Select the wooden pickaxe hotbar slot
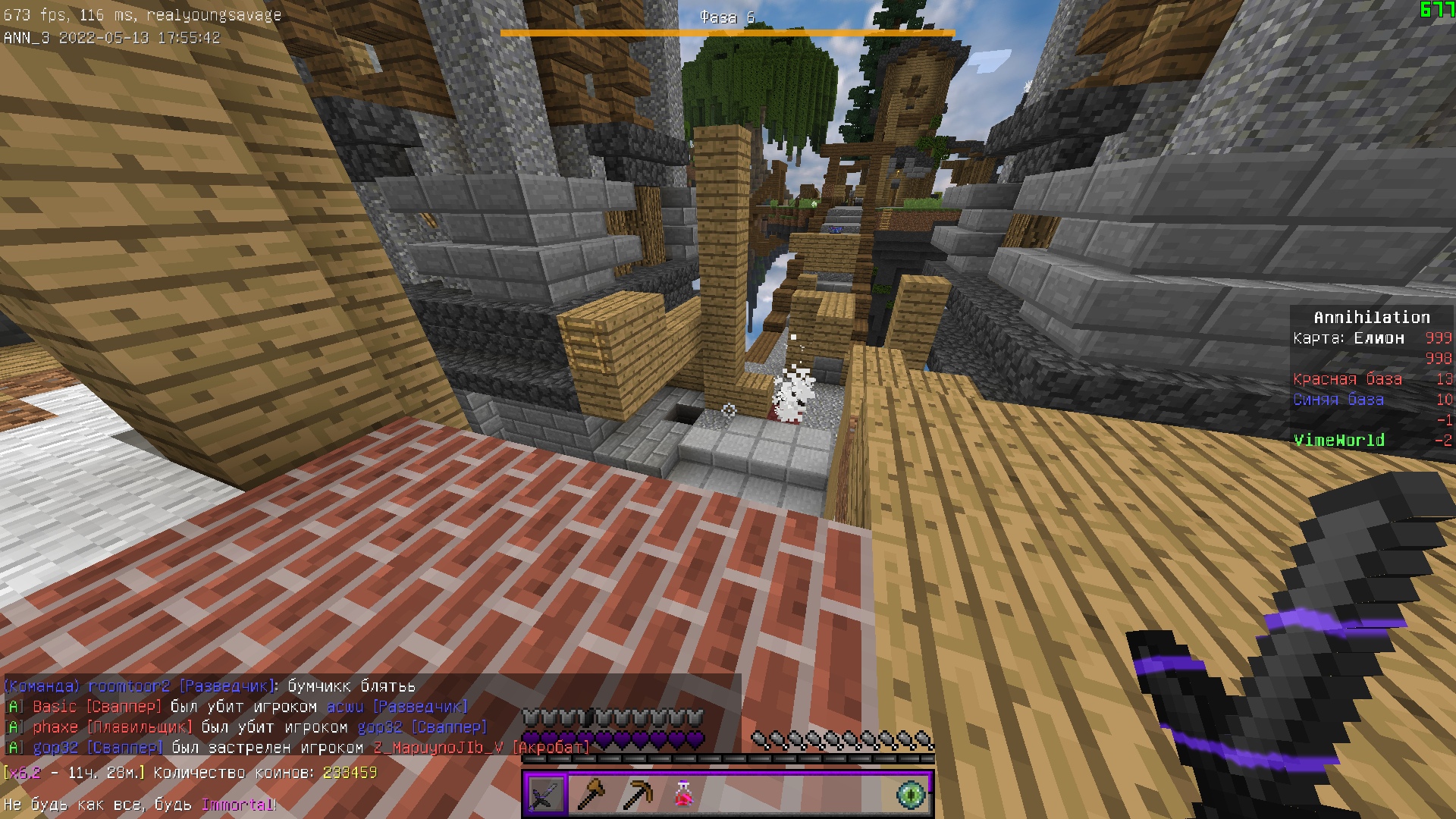 tap(636, 794)
